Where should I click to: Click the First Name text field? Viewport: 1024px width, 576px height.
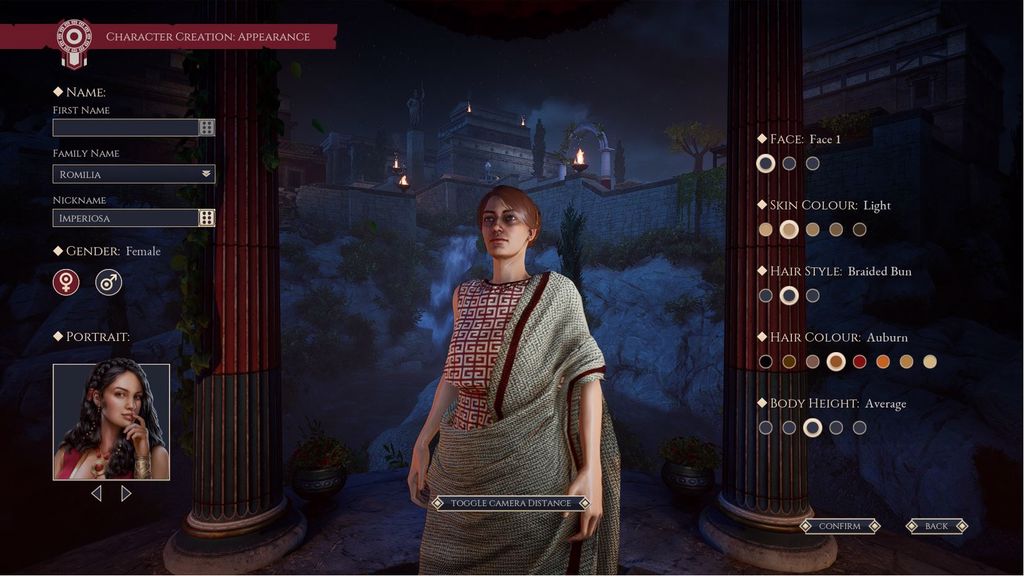(125, 128)
